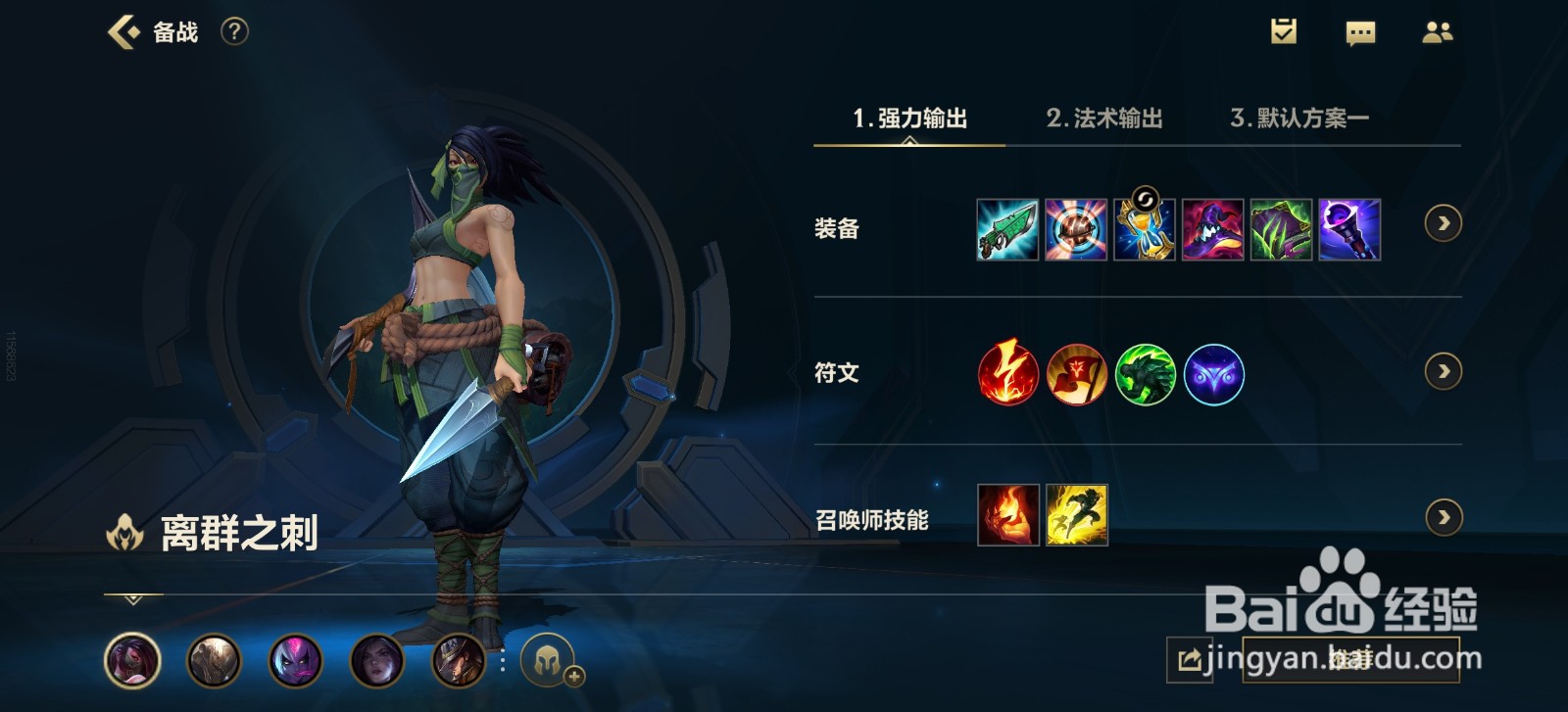Switch to the 2.法术输出 tab

tap(1104, 118)
